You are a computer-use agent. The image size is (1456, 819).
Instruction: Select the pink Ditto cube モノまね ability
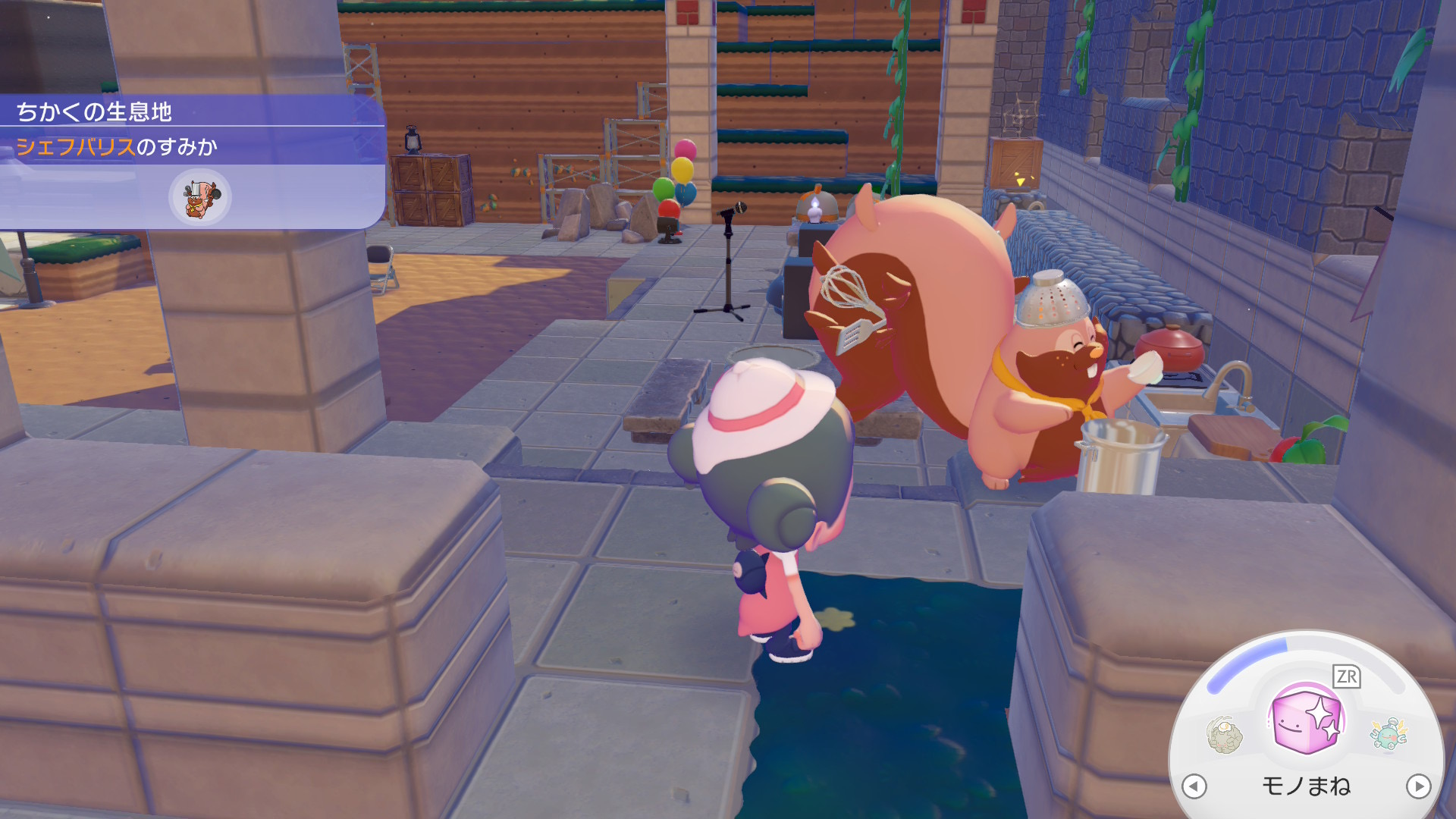1306,720
